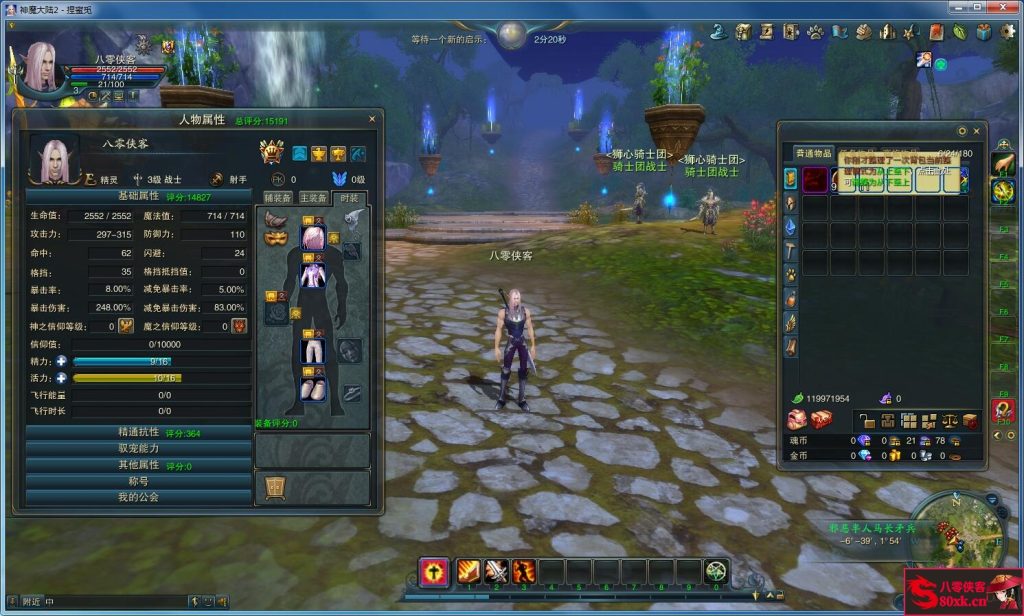Viewport: 1024px width, 616px height.
Task: Open the 我的公会 guild section
Action: click(138, 496)
